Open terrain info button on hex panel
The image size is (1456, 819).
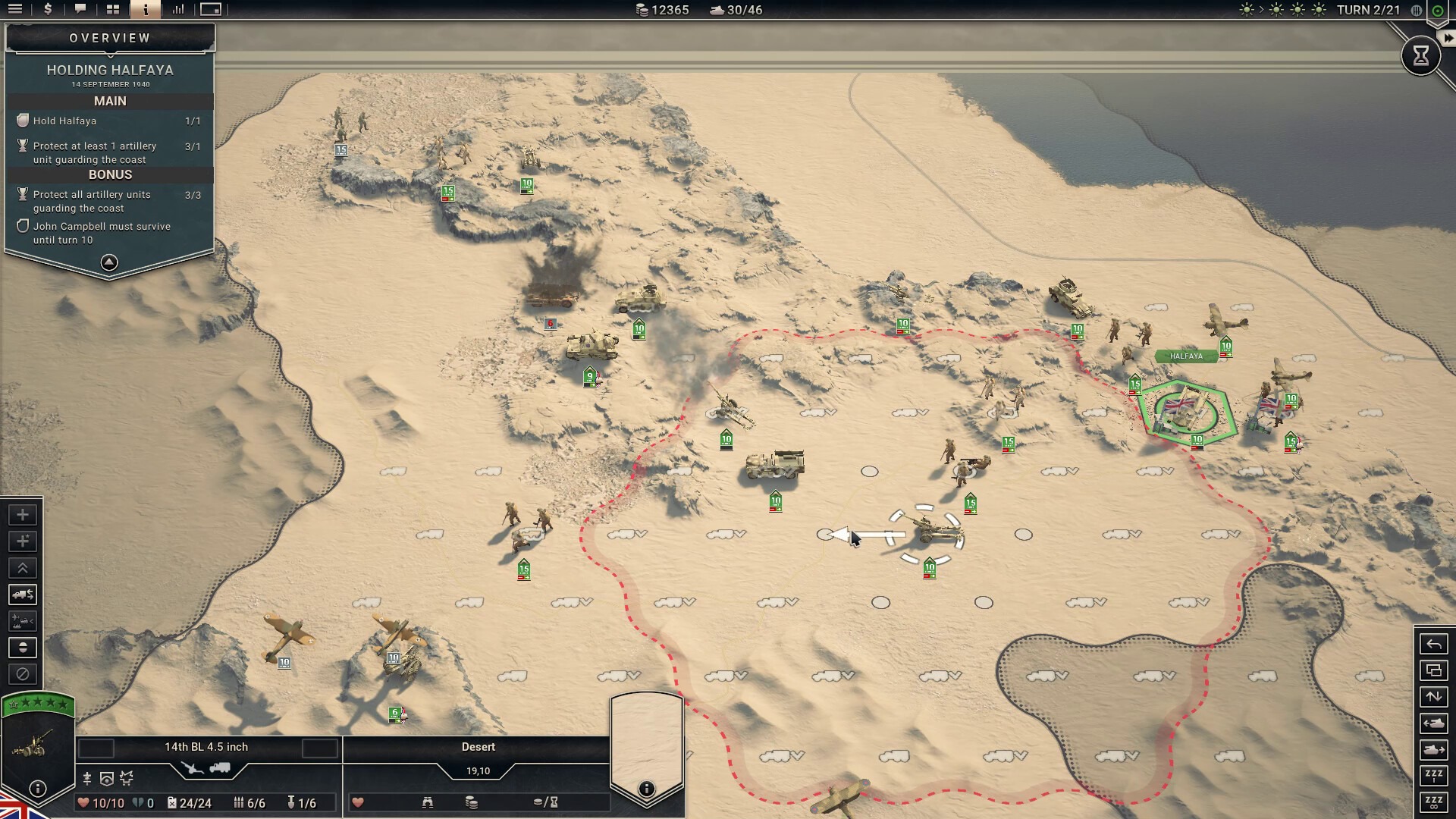[646, 789]
